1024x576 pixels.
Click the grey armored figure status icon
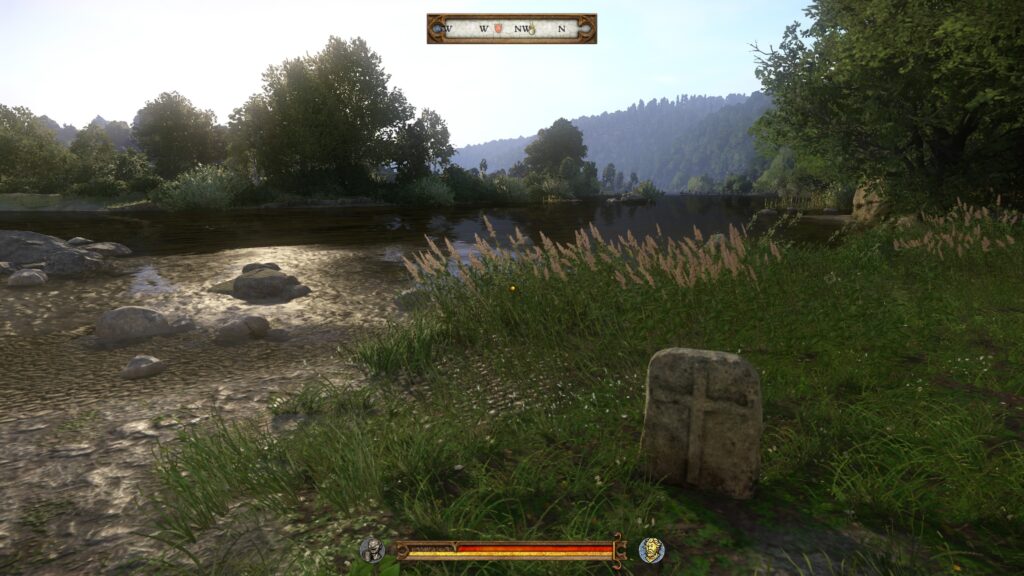[x=372, y=549]
